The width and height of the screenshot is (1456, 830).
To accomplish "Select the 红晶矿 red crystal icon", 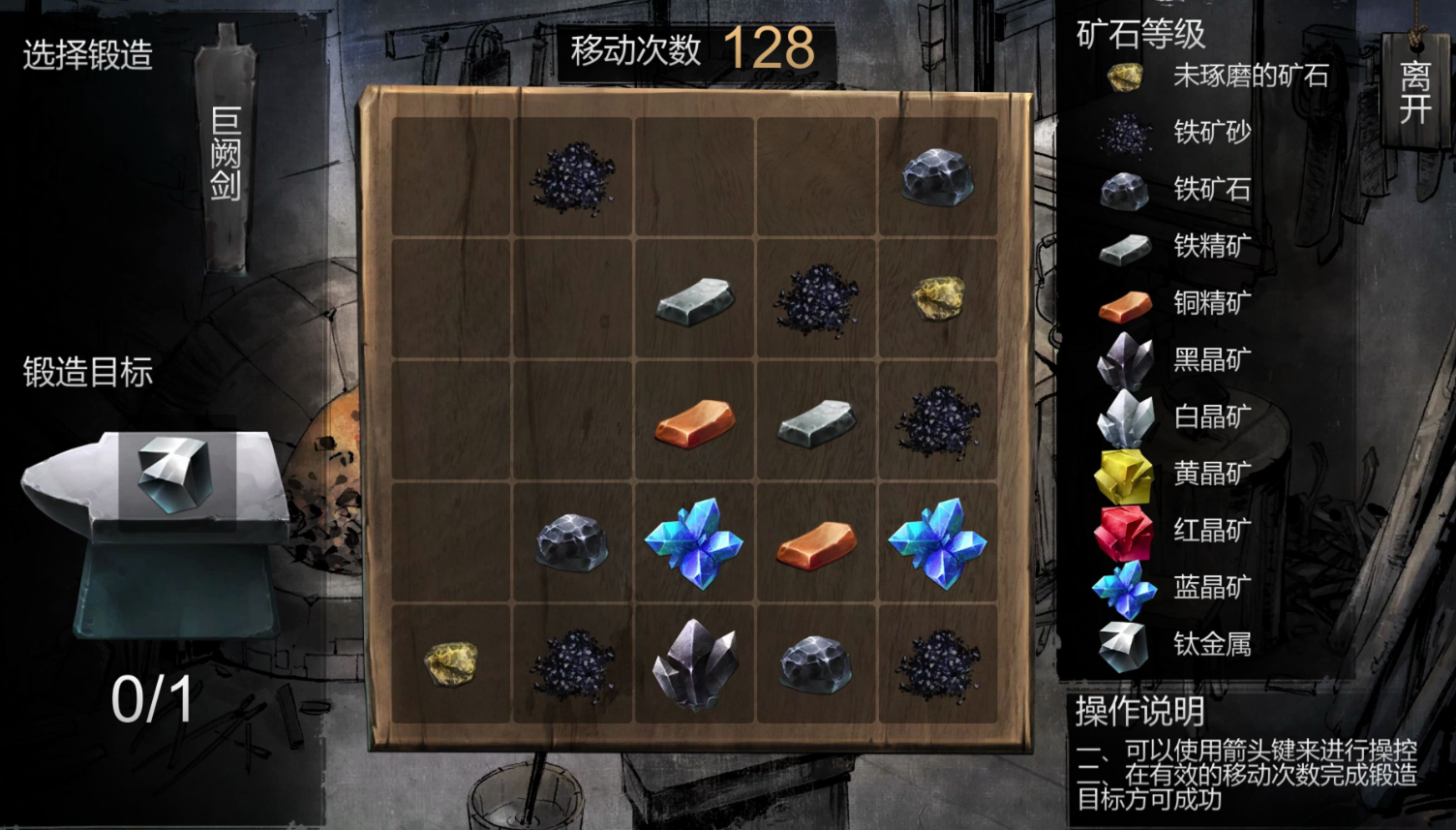I will pos(1123,531).
